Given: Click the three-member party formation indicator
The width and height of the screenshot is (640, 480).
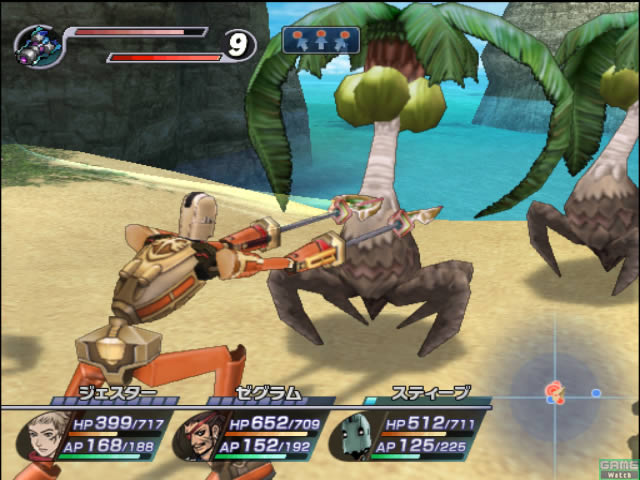Looking at the screenshot, I should click(x=321, y=40).
